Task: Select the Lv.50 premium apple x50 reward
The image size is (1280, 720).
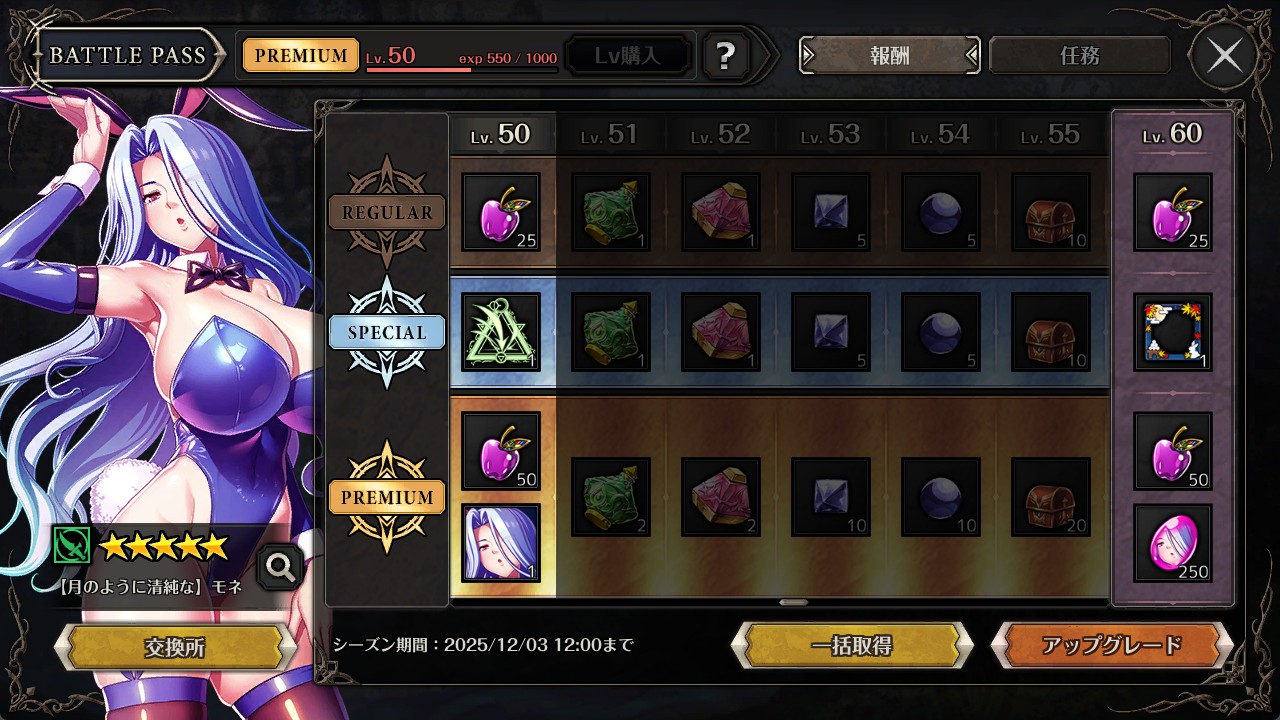Action: point(501,451)
